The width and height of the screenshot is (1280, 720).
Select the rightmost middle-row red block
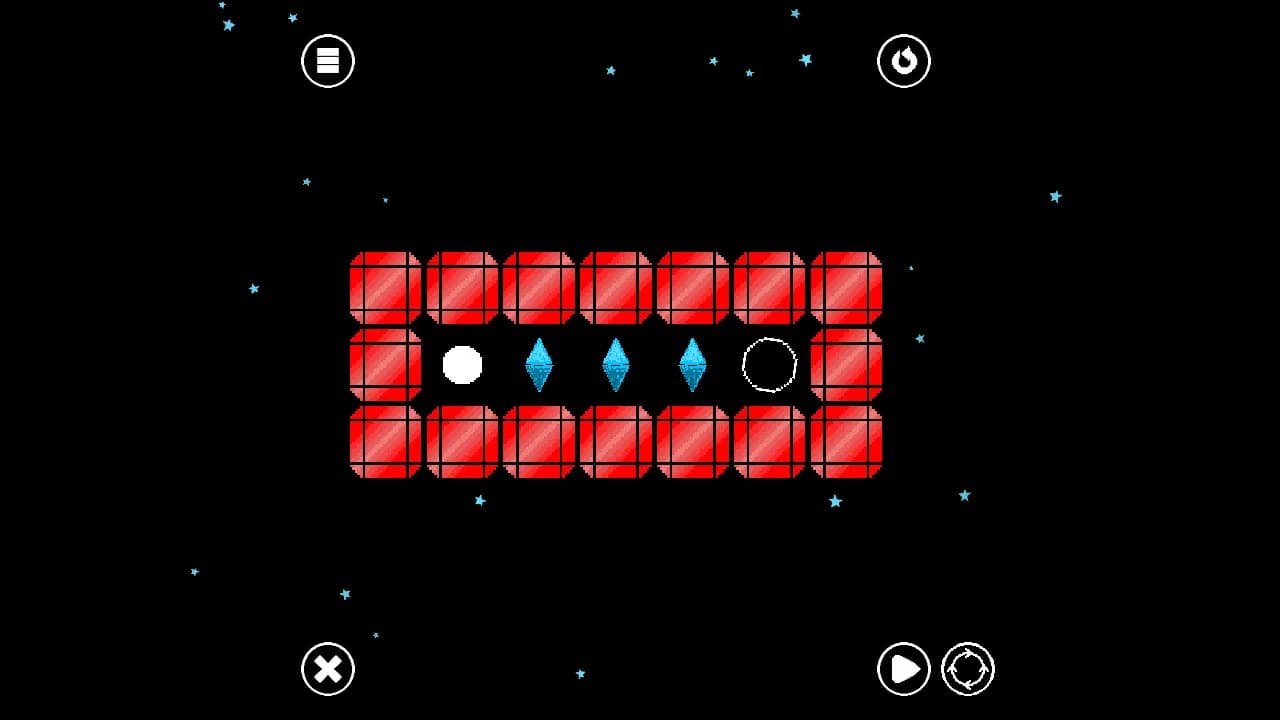845,365
